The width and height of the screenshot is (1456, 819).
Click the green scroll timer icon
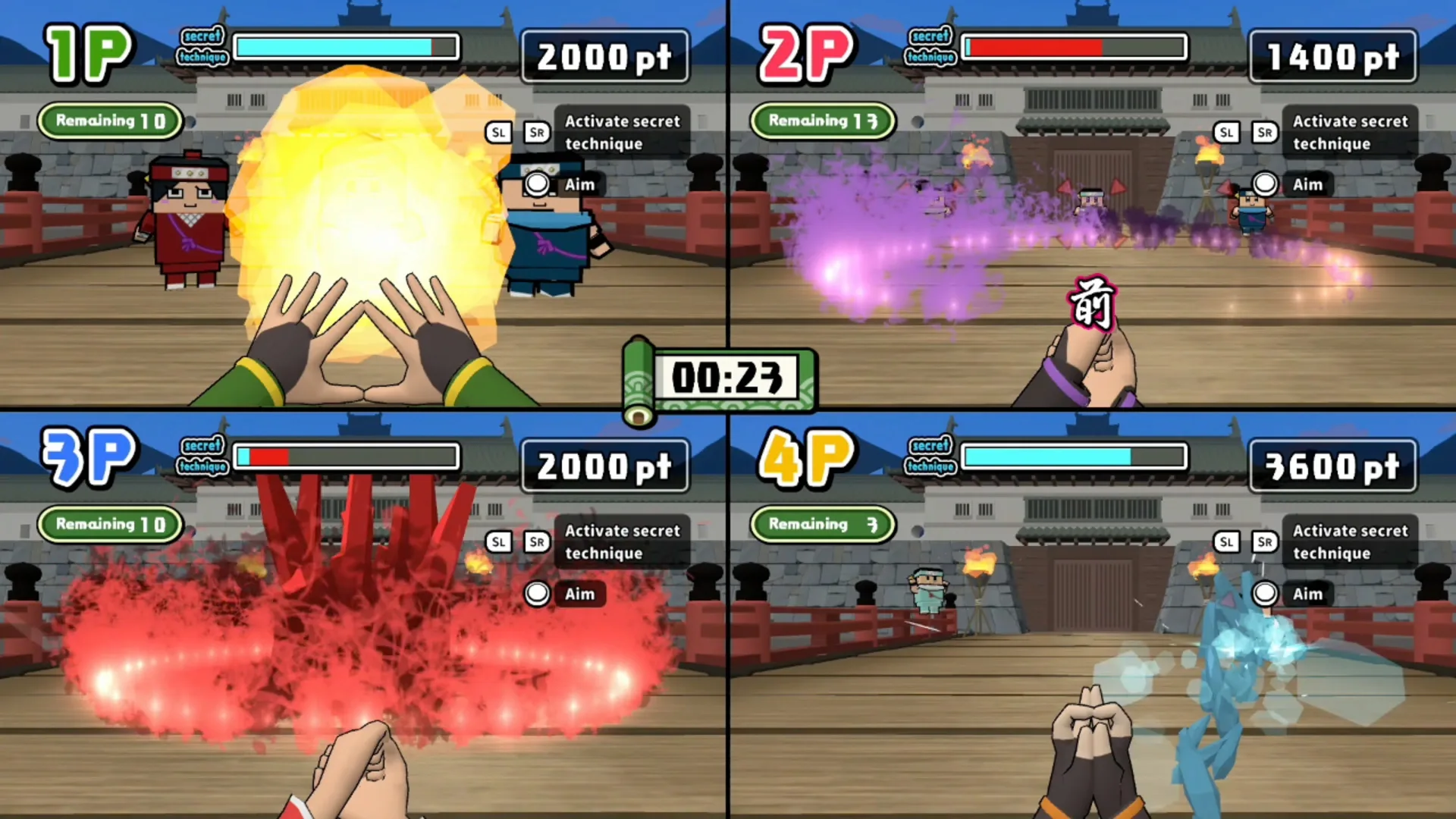tap(641, 379)
